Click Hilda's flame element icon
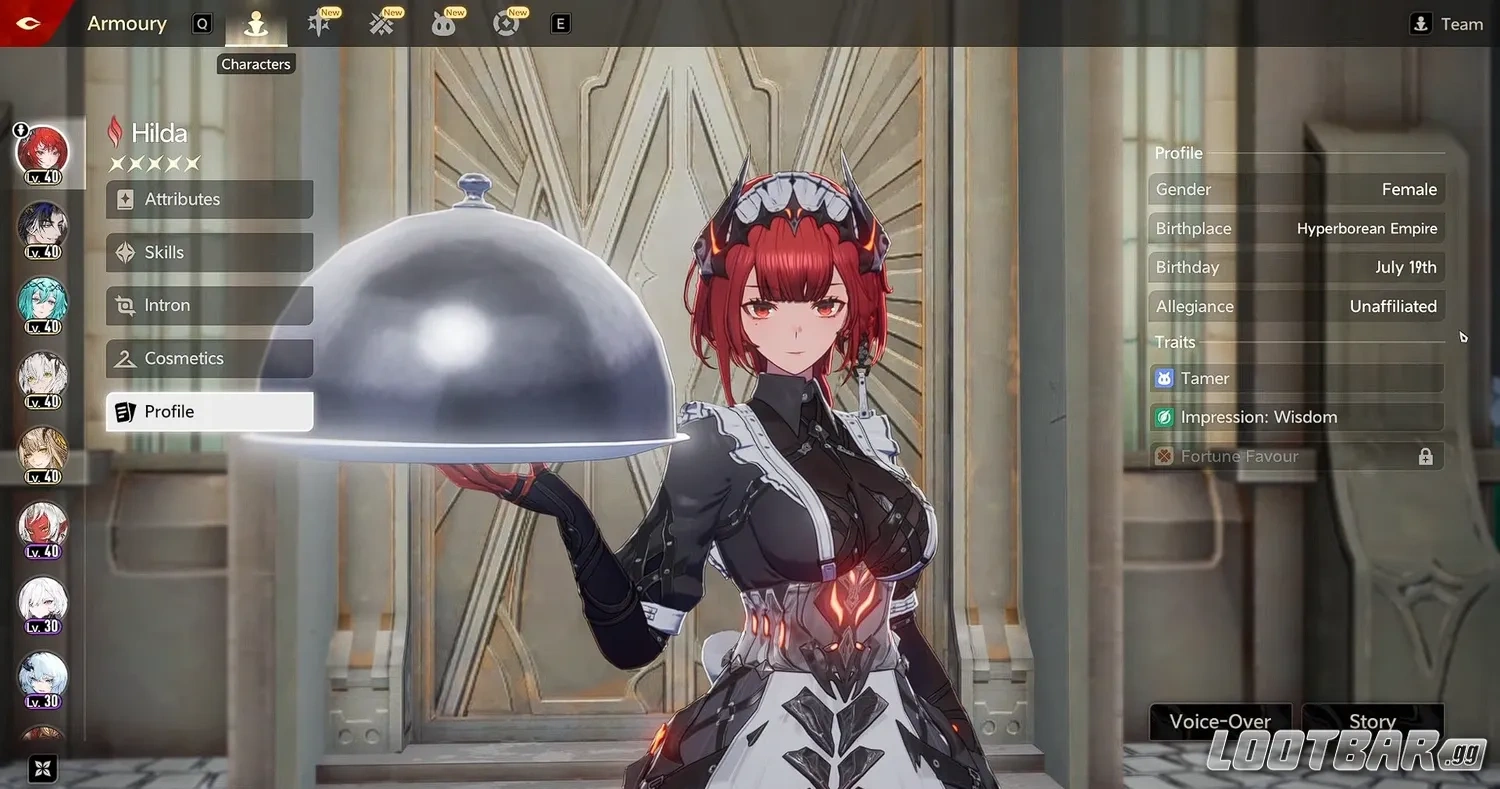The width and height of the screenshot is (1500, 789). click(x=117, y=132)
